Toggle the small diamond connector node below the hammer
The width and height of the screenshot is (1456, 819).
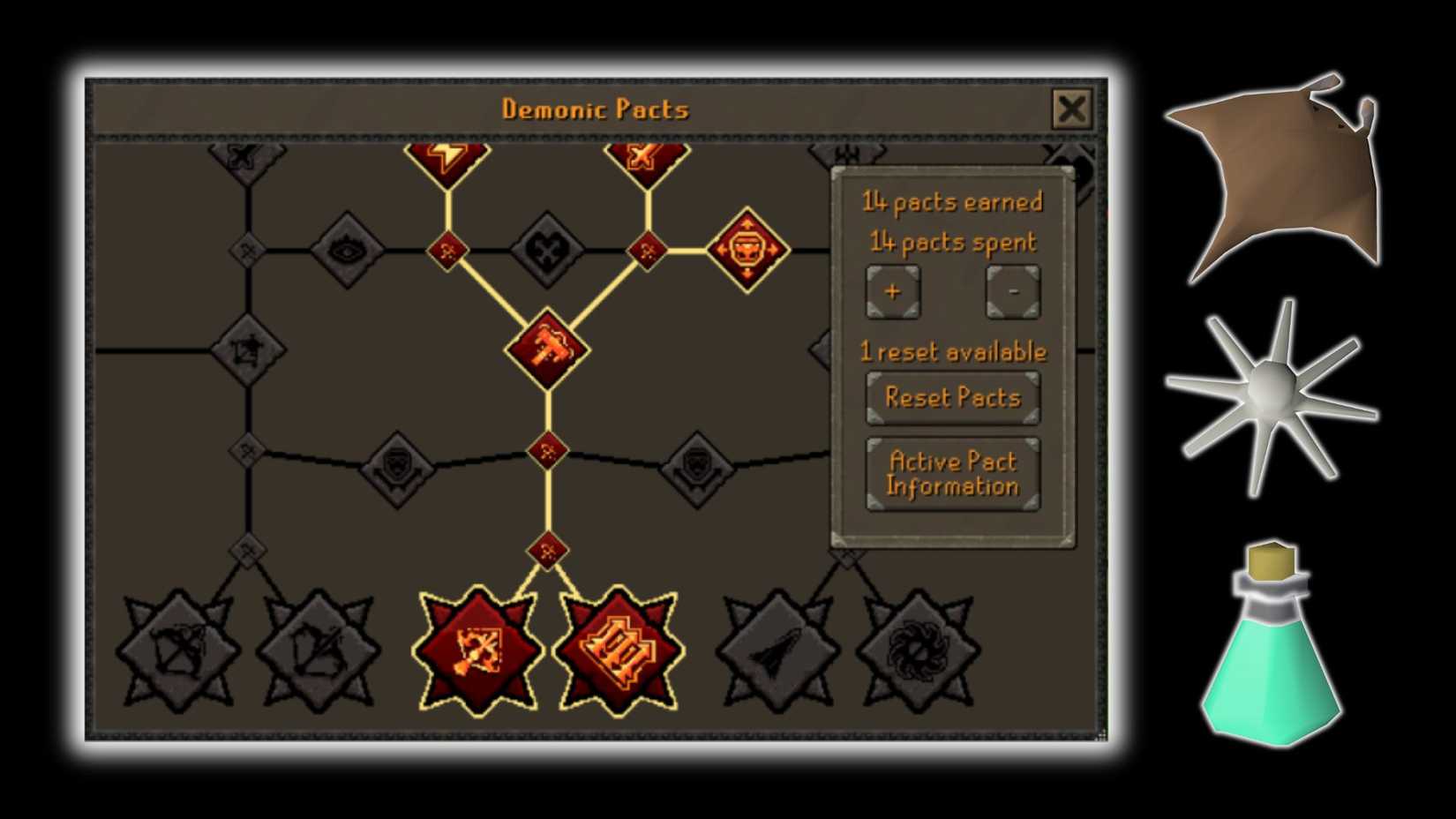(547, 450)
